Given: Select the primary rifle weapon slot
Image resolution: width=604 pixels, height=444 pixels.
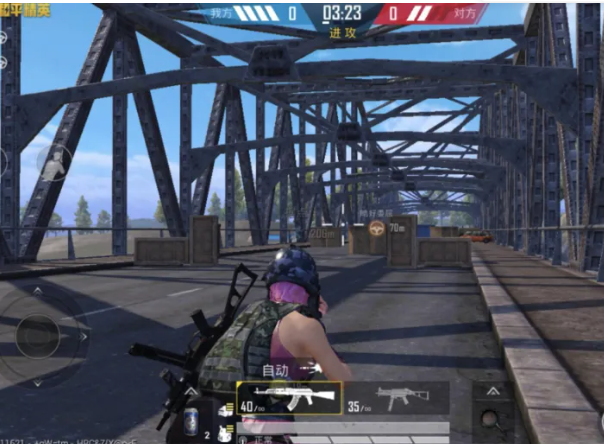Looking at the screenshot, I should coord(289,398).
